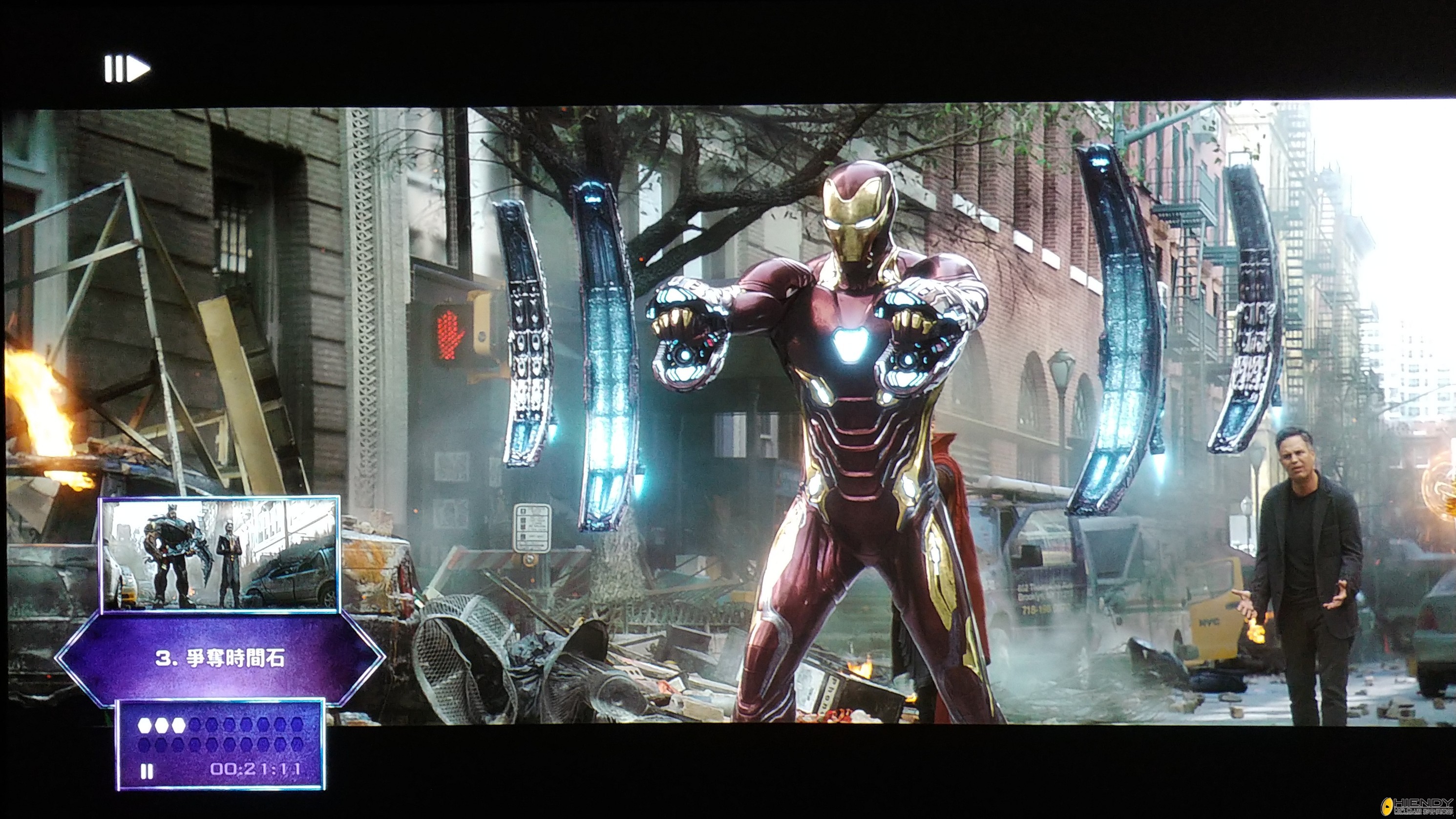Select the chapter title 3. 爭奪時間石

click(220, 658)
